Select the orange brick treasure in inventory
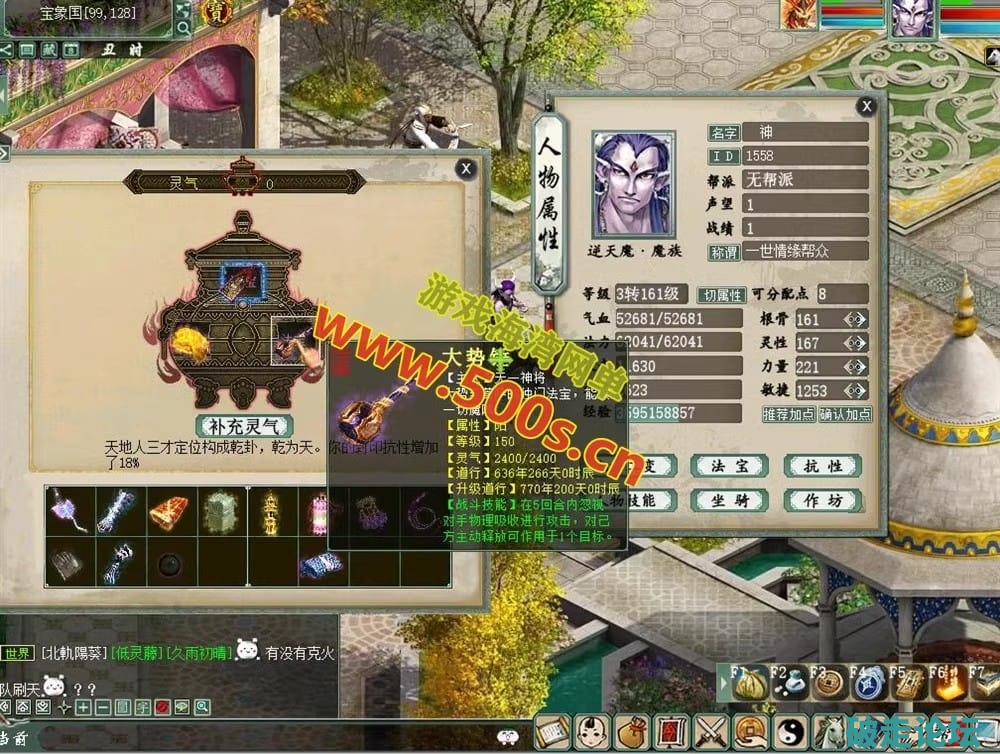This screenshot has width=1000, height=754. coord(171,511)
